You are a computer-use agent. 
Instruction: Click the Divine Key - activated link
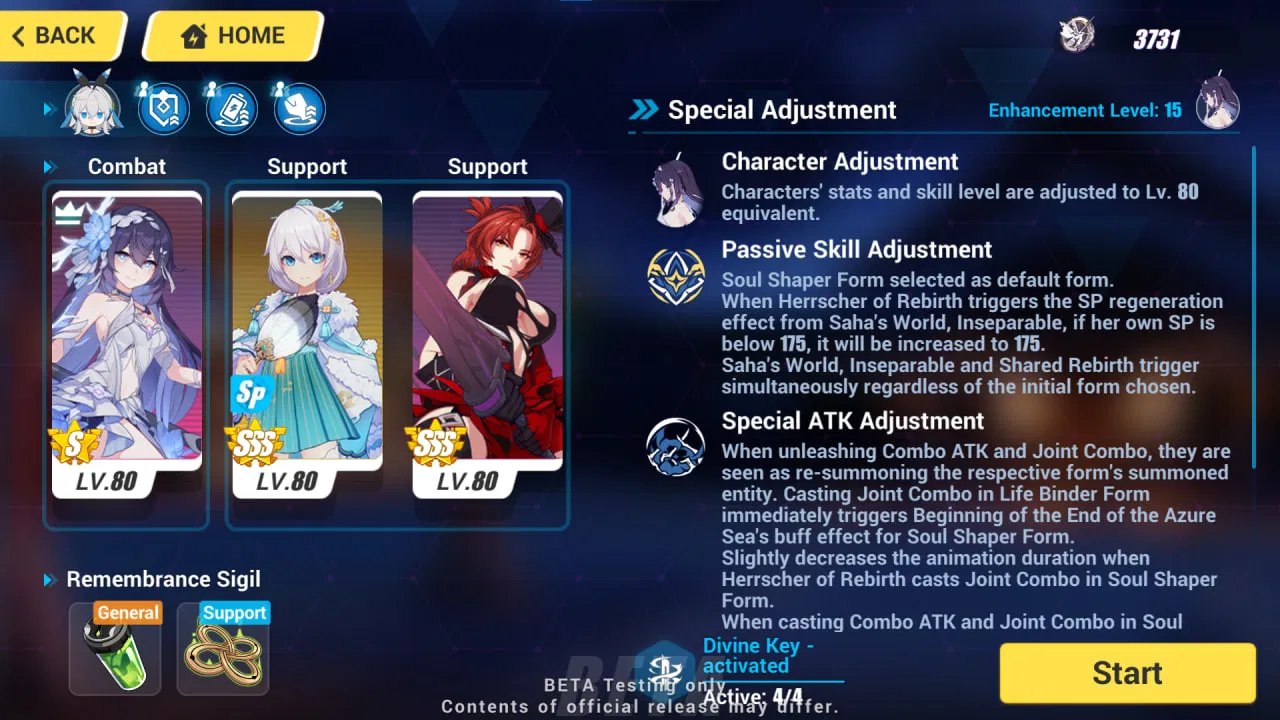pos(759,655)
